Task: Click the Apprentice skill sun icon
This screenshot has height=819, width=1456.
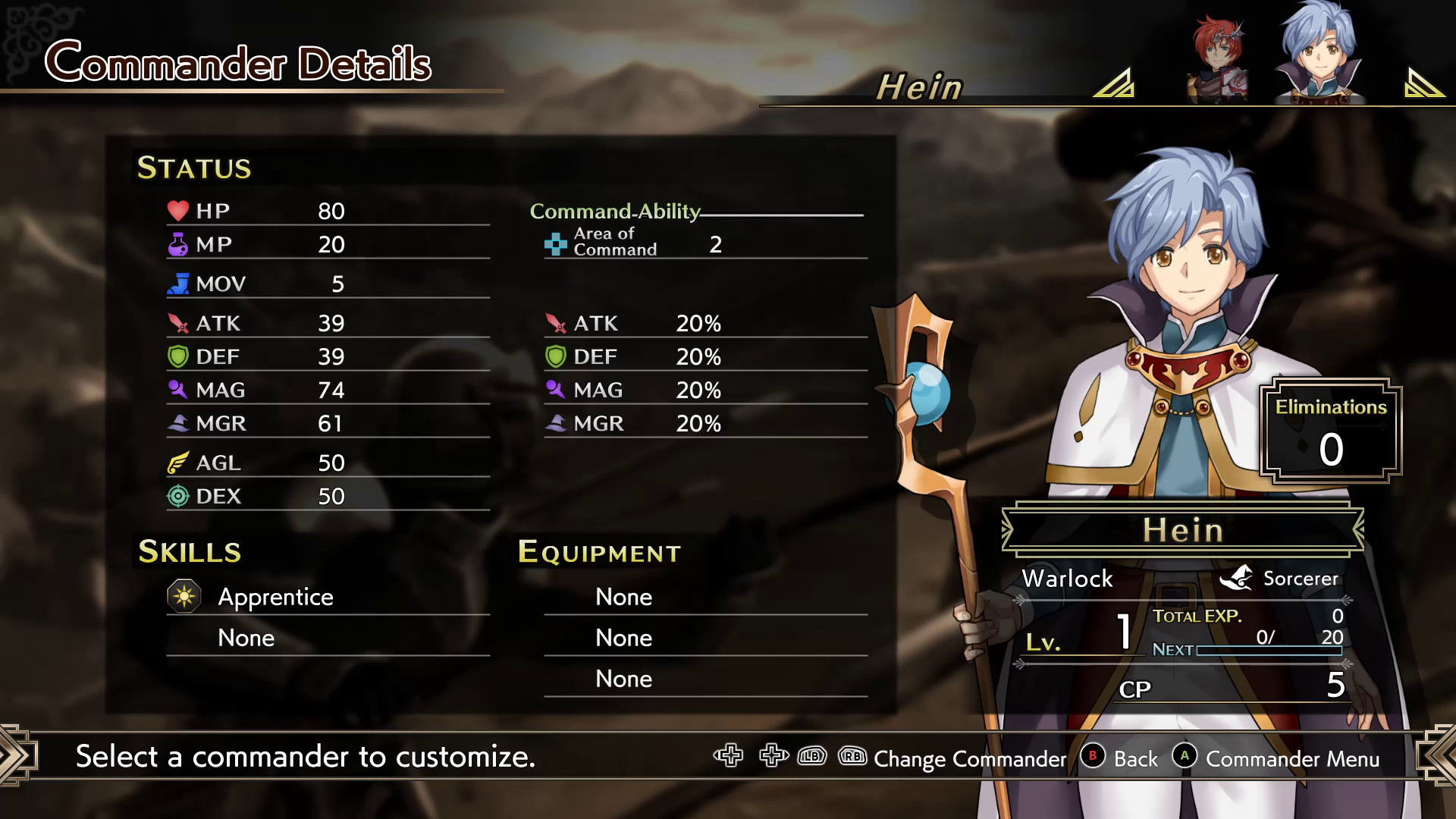Action: point(184,596)
